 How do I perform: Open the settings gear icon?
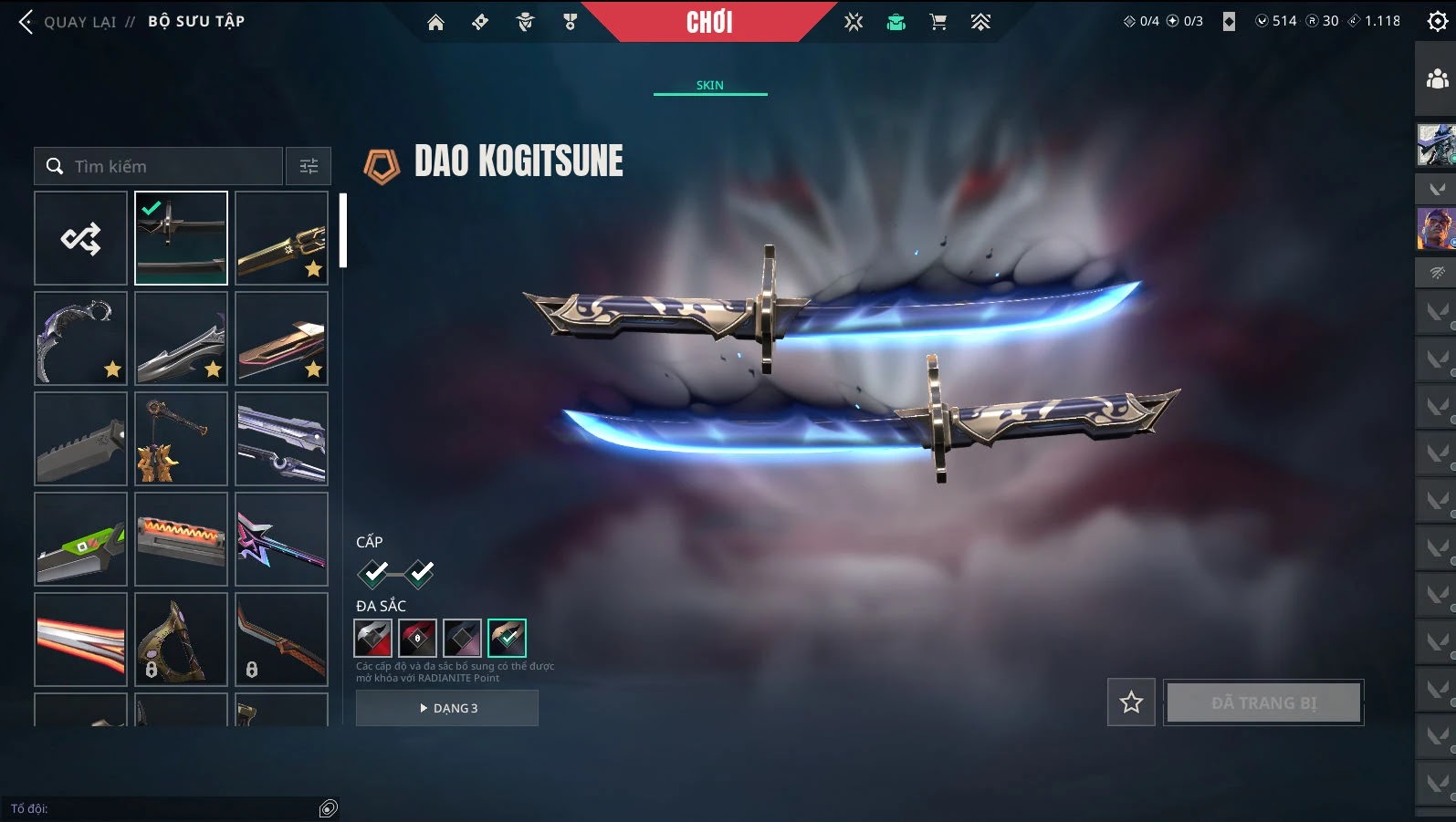pos(1437,22)
